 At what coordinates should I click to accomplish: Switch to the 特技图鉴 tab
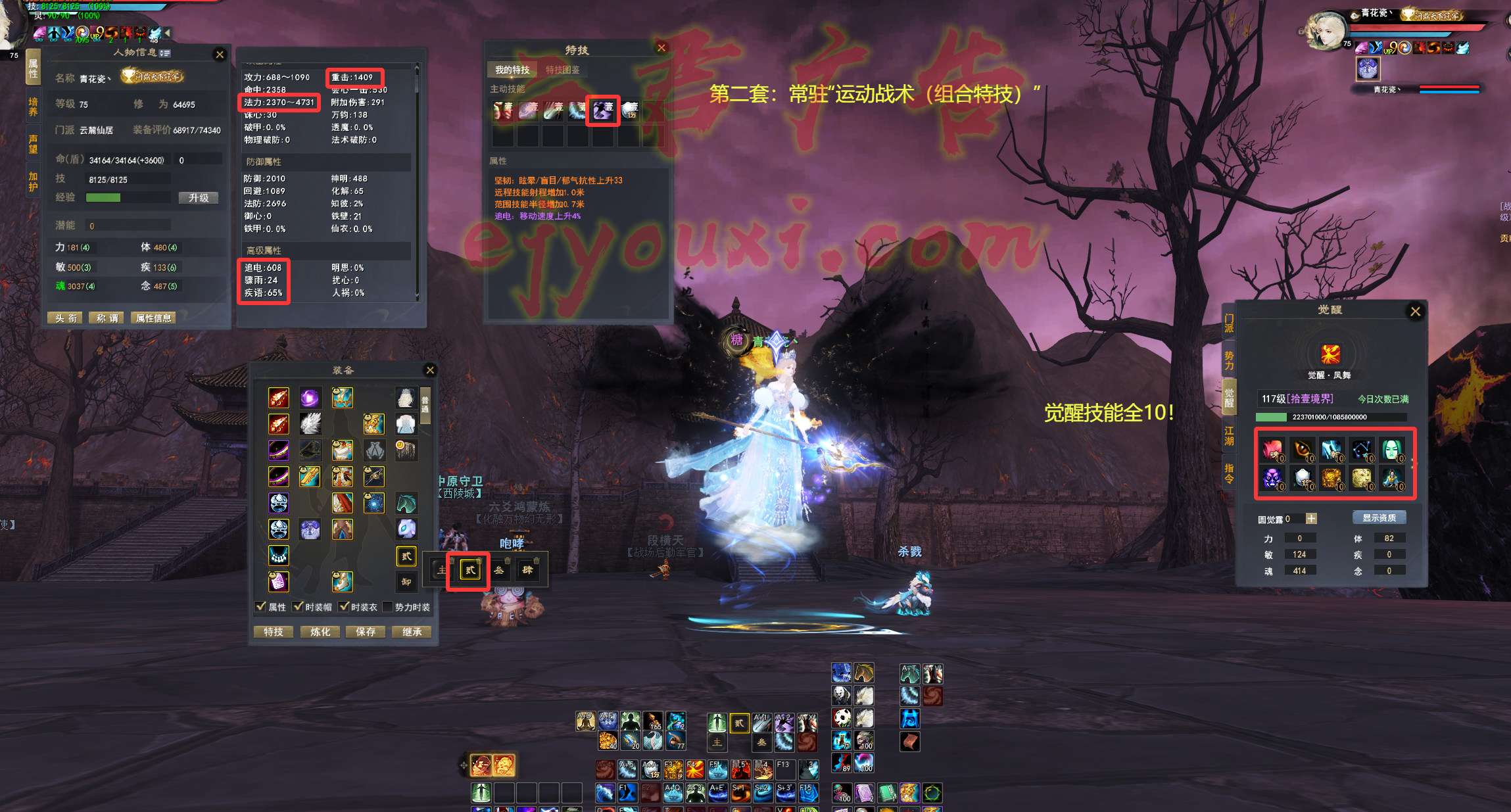click(x=562, y=70)
